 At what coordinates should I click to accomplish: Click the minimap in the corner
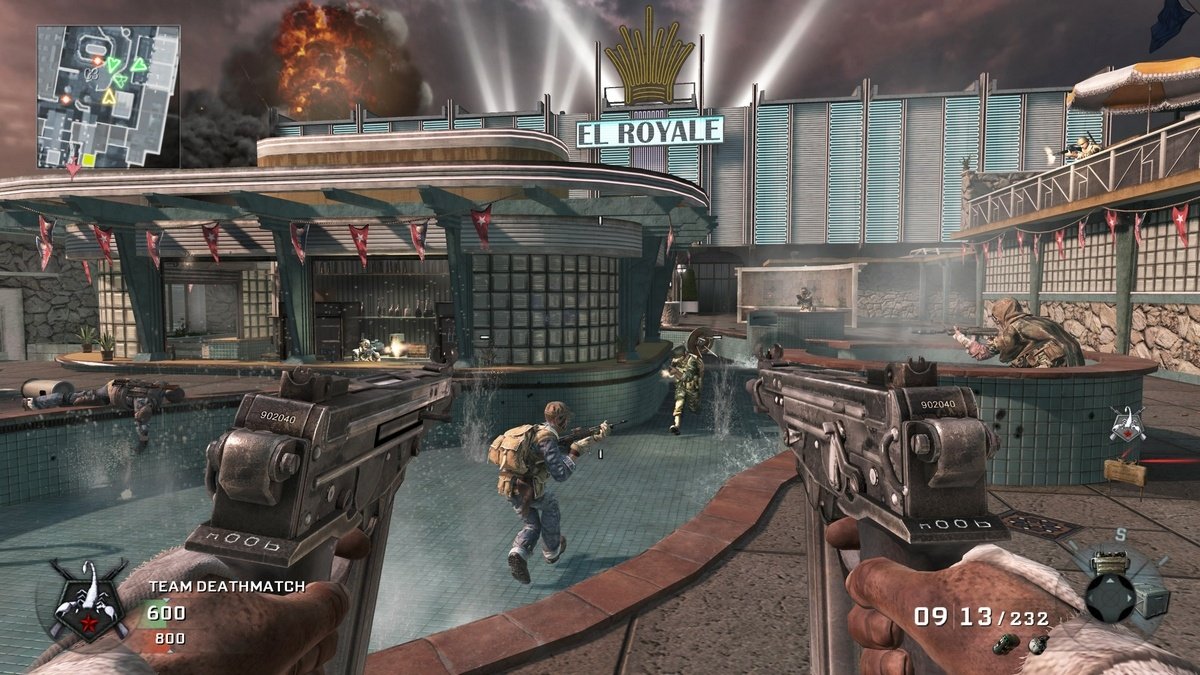pyautogui.click(x=108, y=96)
